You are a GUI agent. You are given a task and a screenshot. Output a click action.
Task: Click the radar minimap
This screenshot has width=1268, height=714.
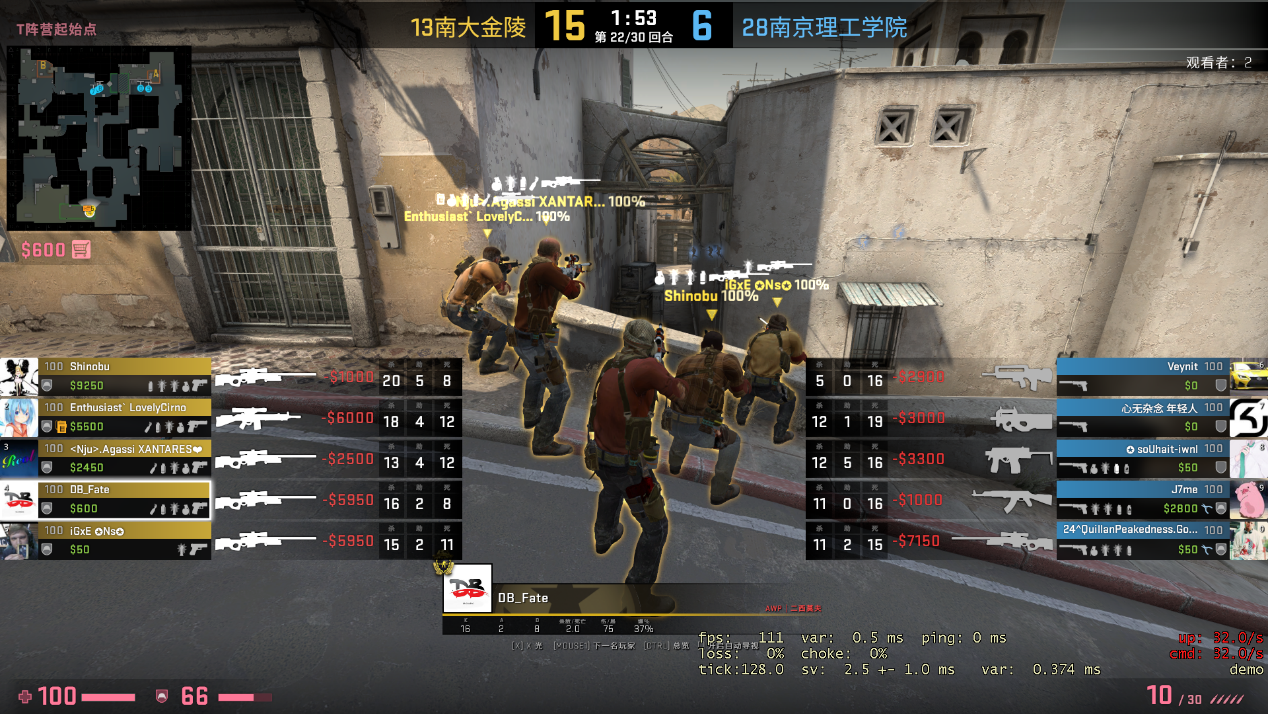coord(99,137)
